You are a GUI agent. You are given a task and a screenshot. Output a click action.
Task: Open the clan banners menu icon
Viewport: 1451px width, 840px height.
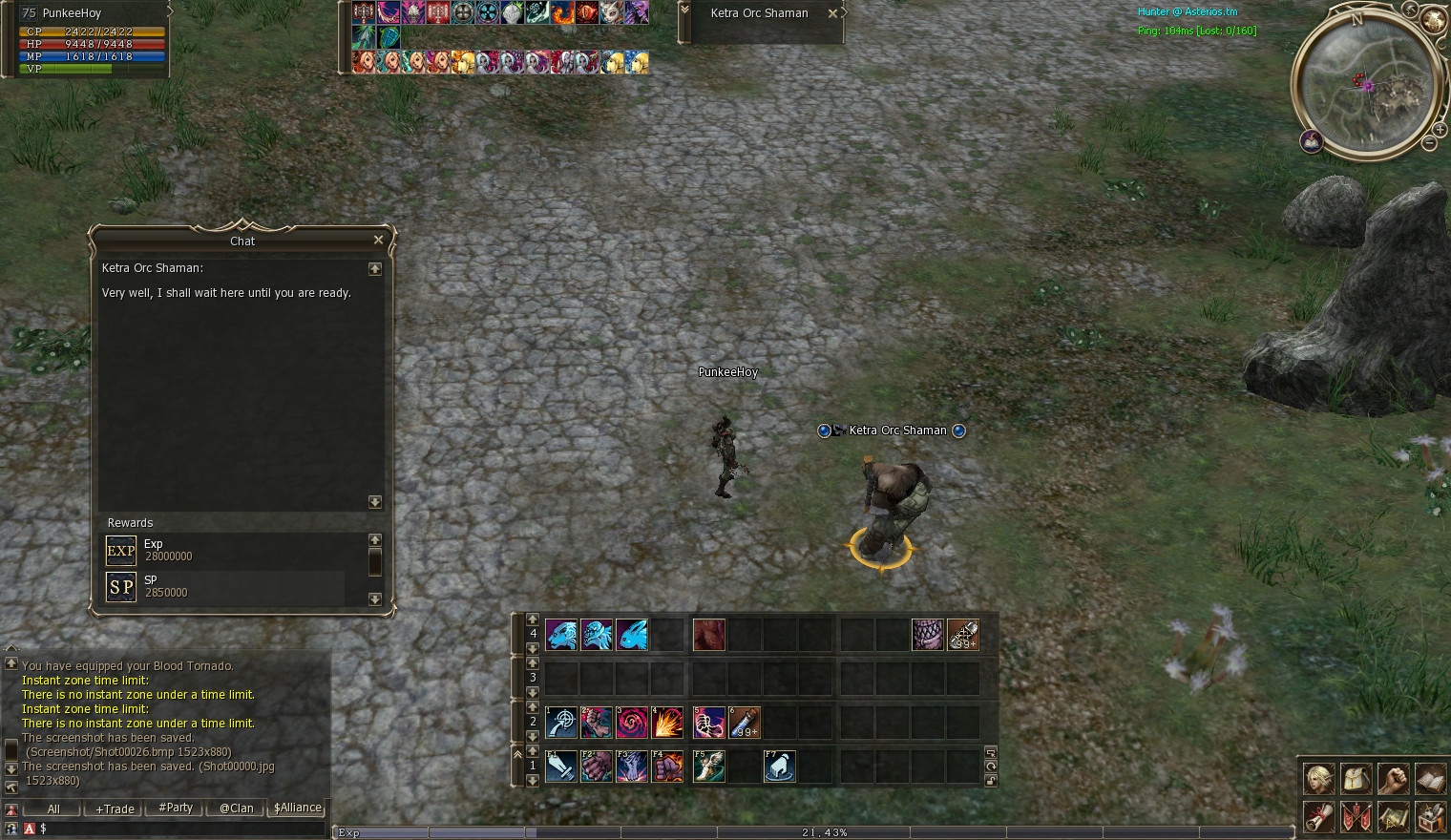(1356, 817)
